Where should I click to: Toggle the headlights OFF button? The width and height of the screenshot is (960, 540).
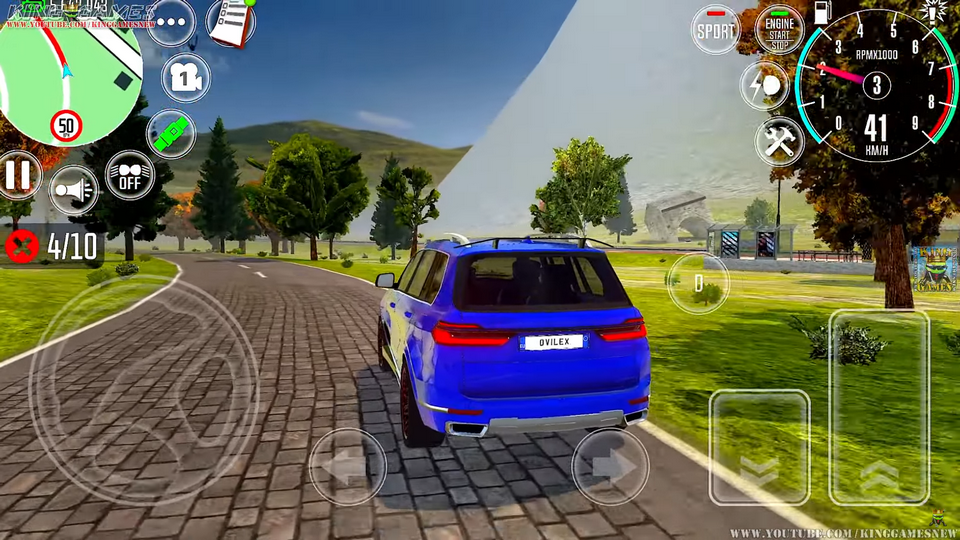(129, 175)
